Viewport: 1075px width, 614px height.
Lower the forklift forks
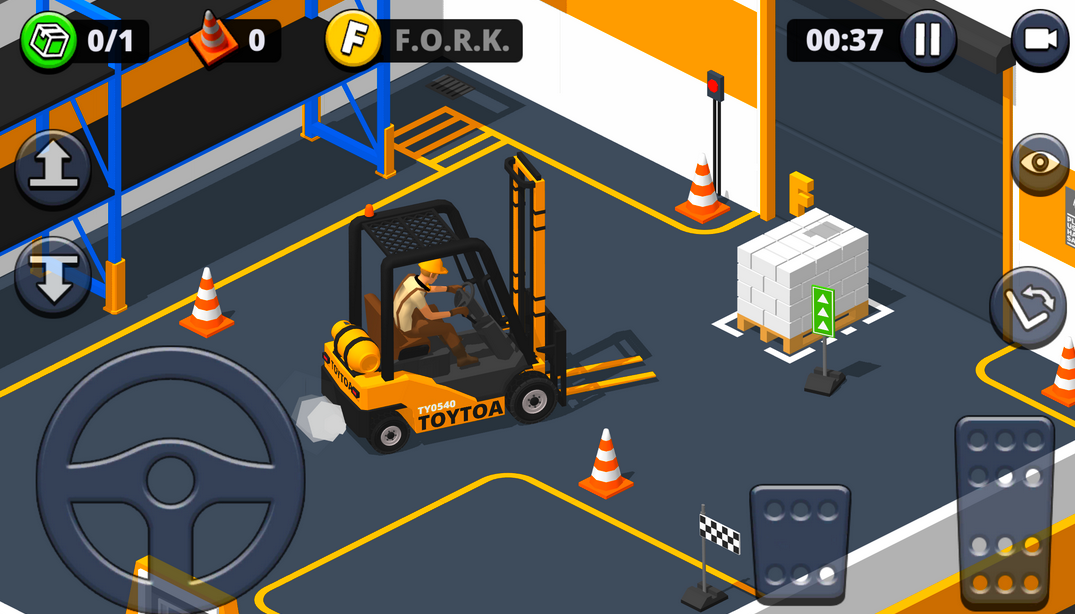53,275
